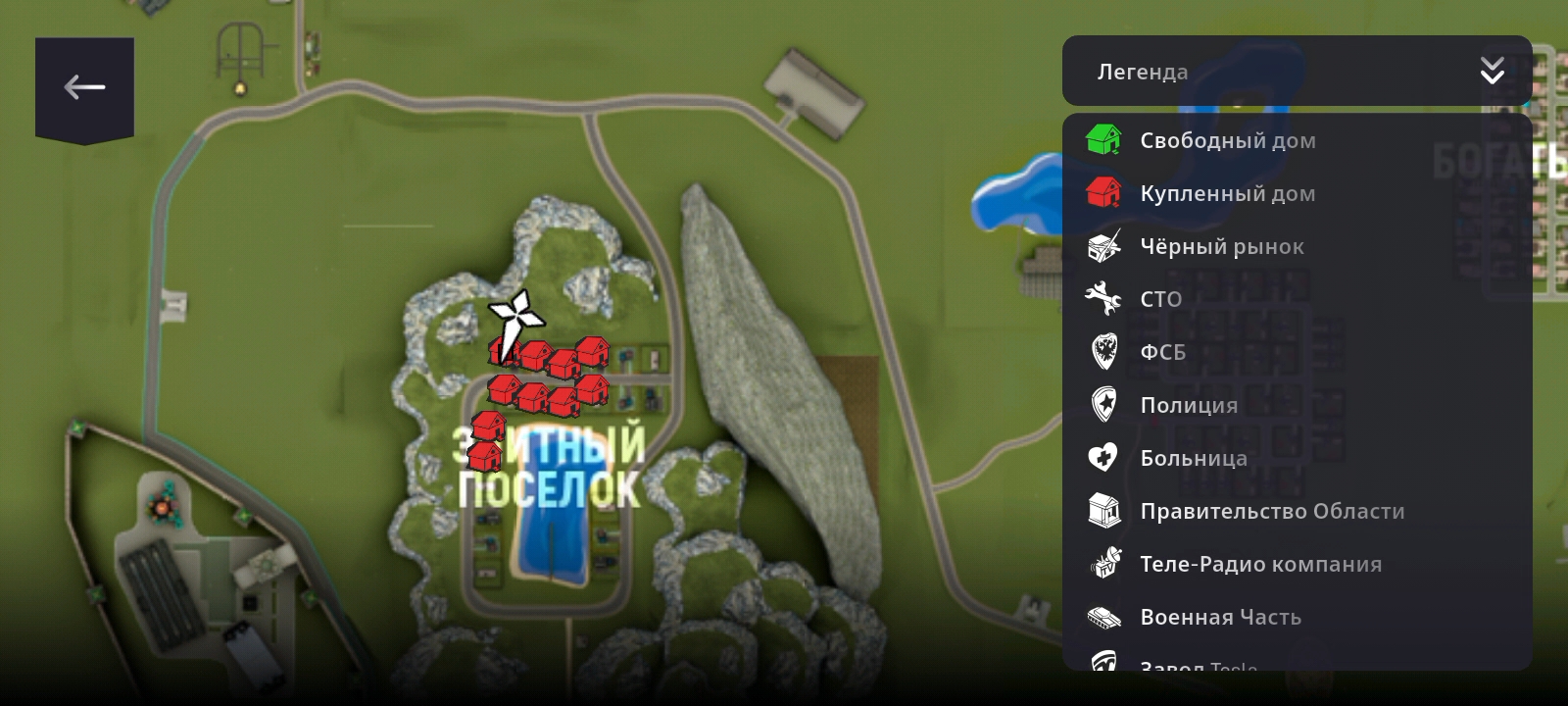
Task: Collapse the Легенда panel with the chevron
Action: click(x=1492, y=71)
